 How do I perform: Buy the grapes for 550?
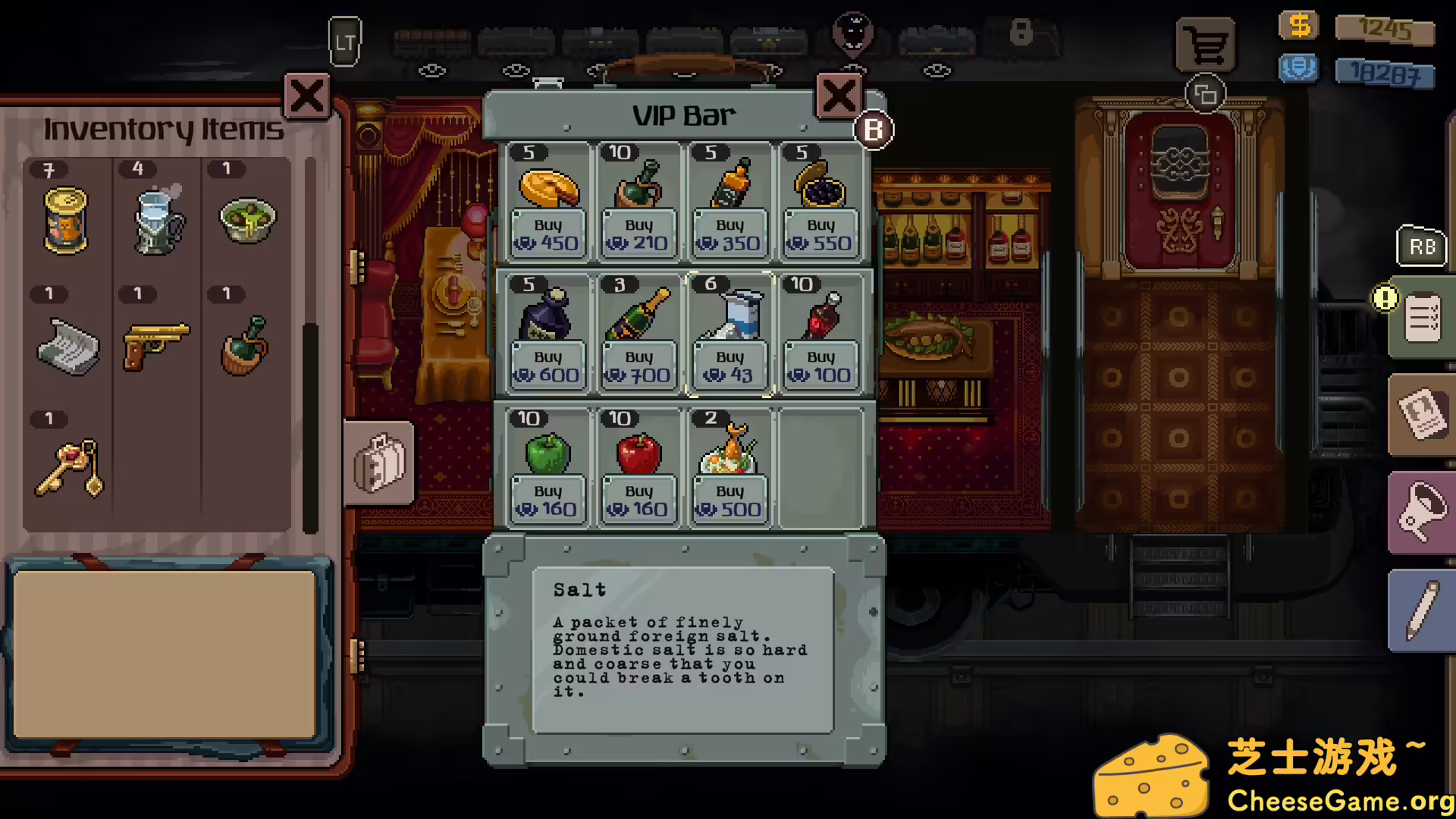[x=820, y=234]
